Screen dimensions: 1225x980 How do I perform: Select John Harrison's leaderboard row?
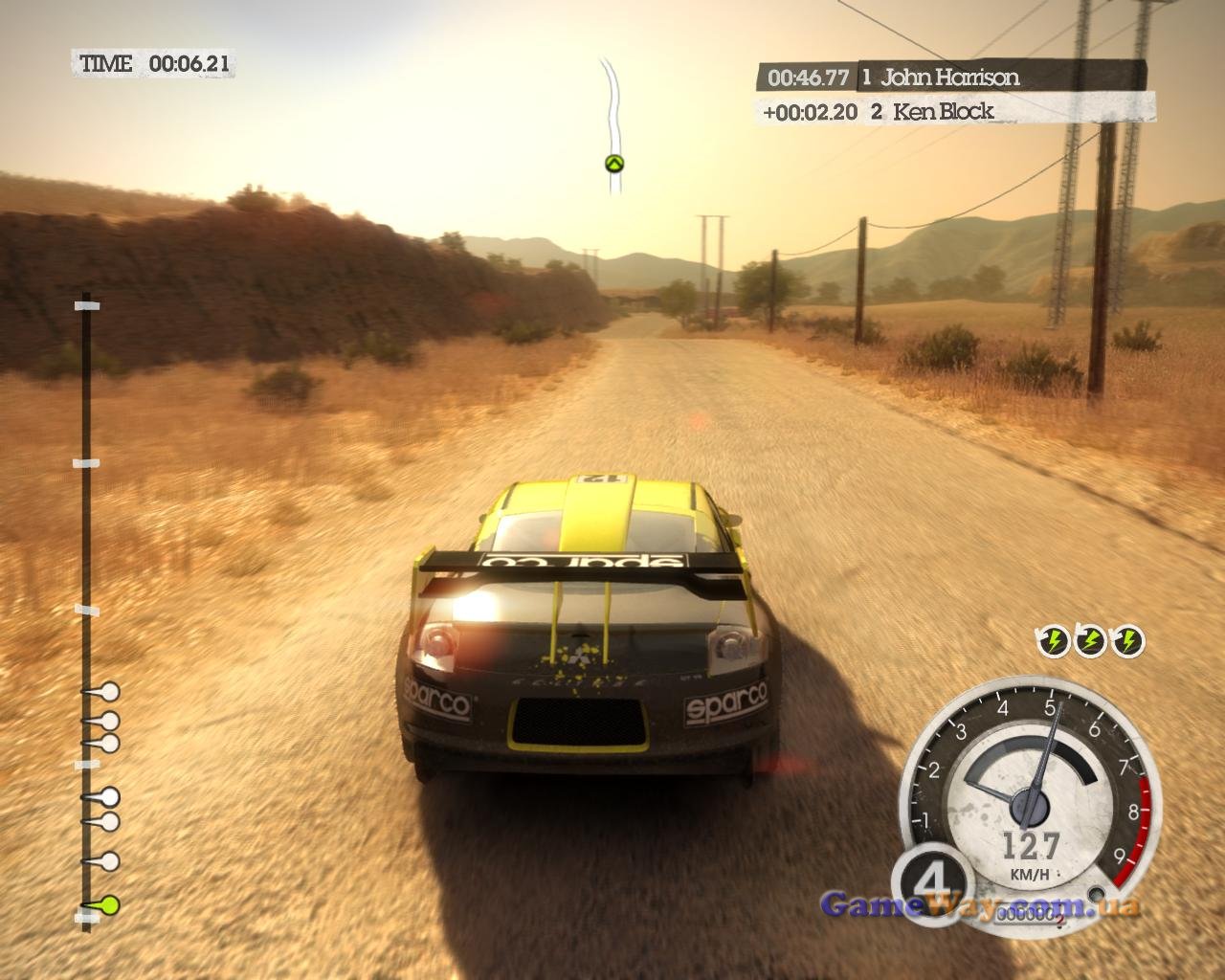click(950, 78)
